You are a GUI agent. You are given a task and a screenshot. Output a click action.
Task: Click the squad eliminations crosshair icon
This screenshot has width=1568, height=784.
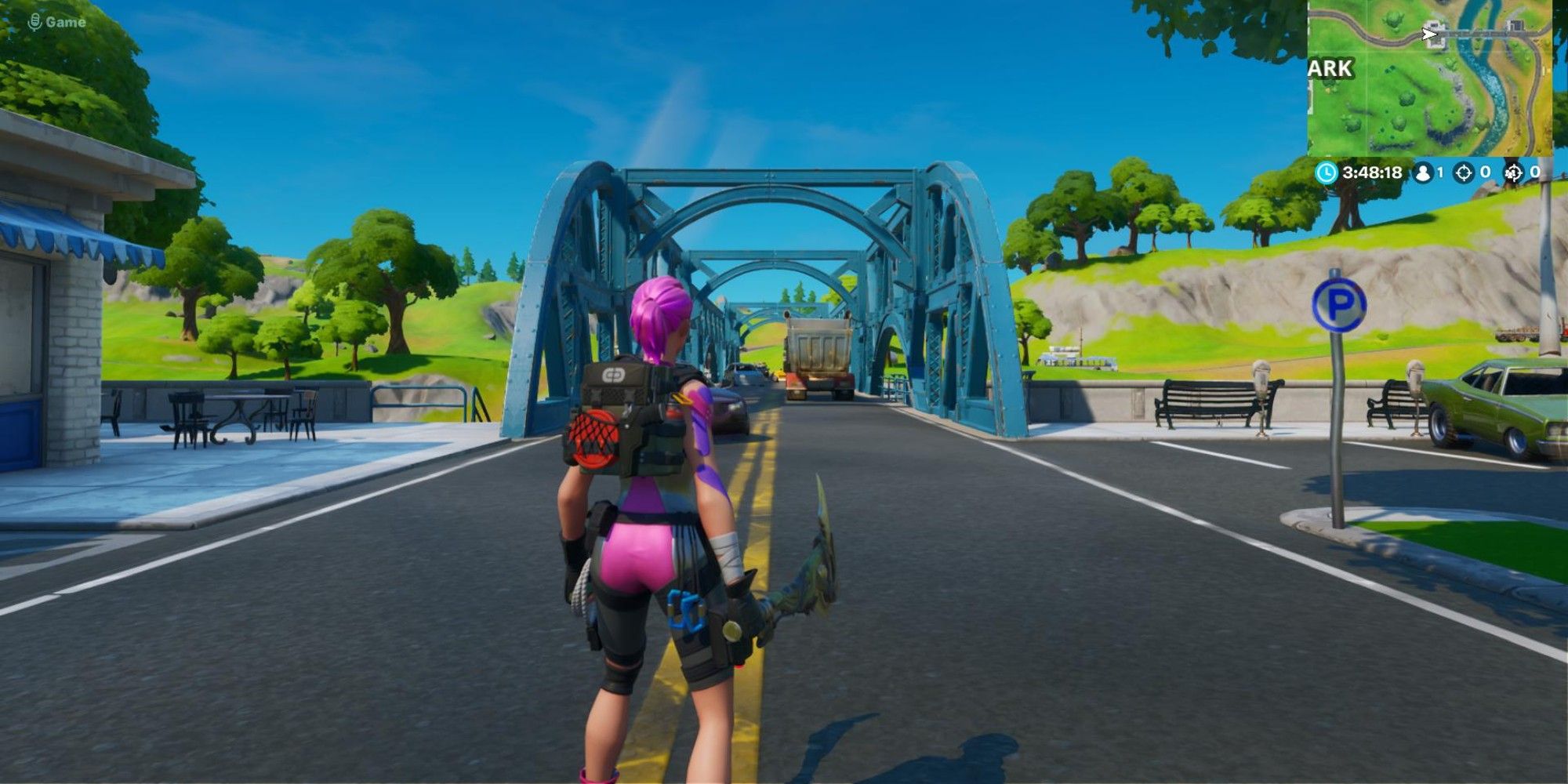[x=1513, y=172]
